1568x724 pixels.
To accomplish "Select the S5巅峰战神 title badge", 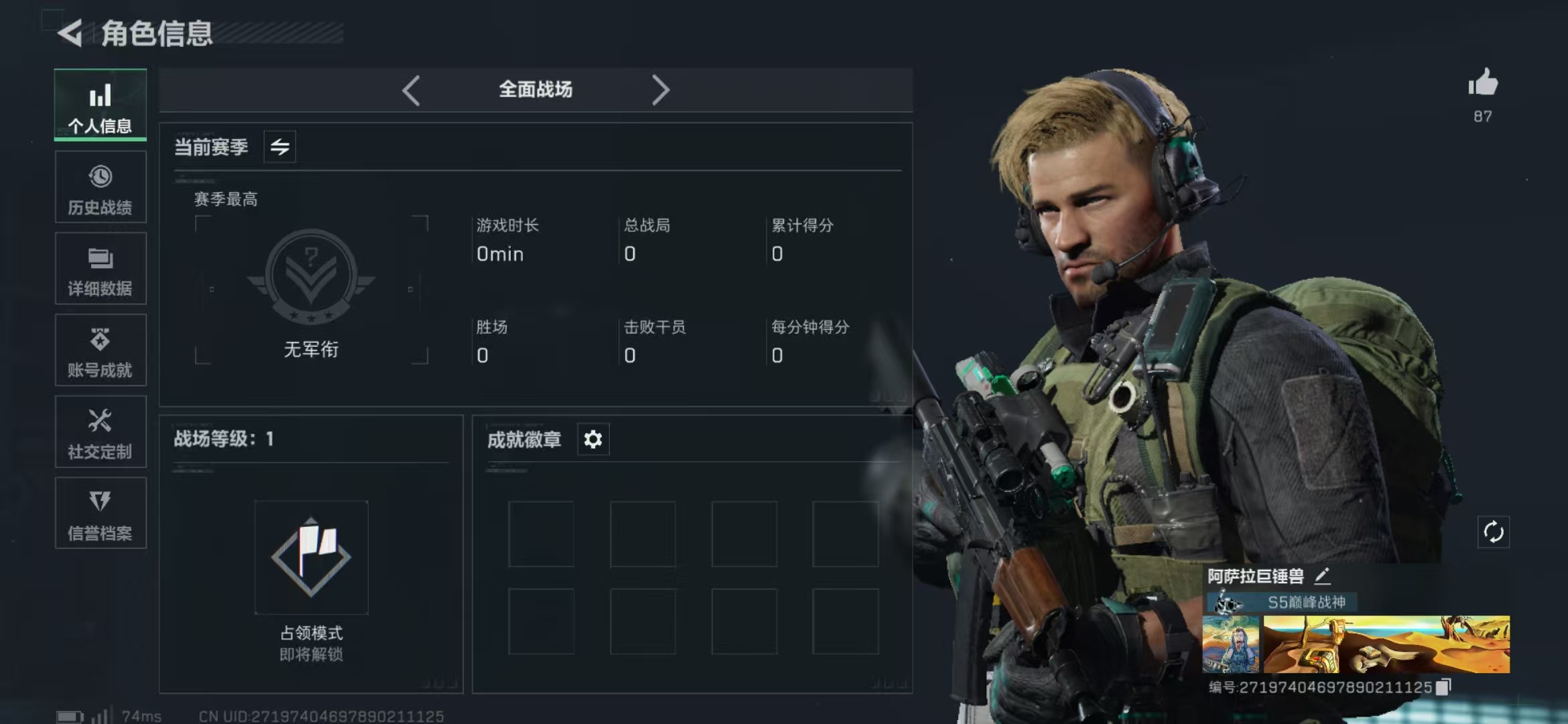I will [x=1283, y=602].
